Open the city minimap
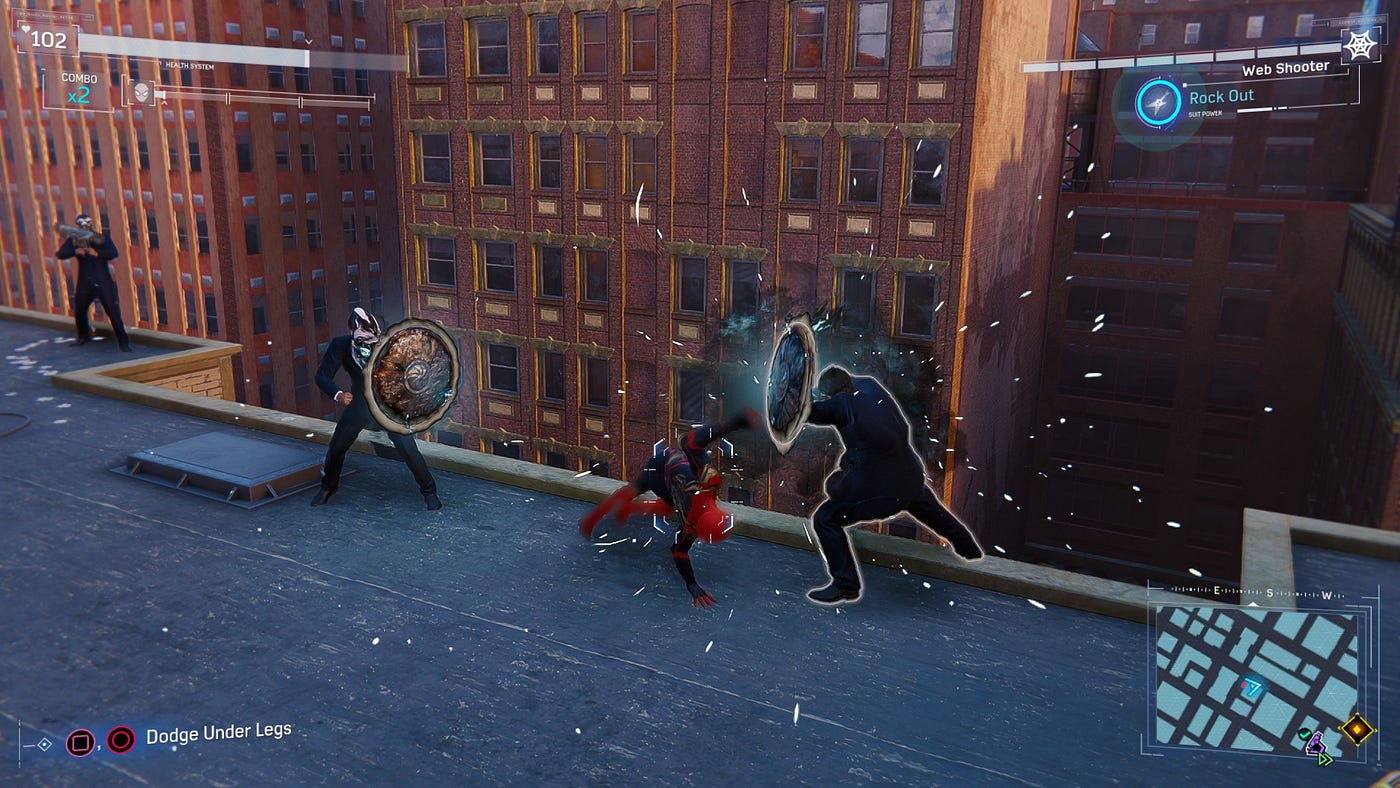The height and width of the screenshot is (788, 1400). point(1256,675)
